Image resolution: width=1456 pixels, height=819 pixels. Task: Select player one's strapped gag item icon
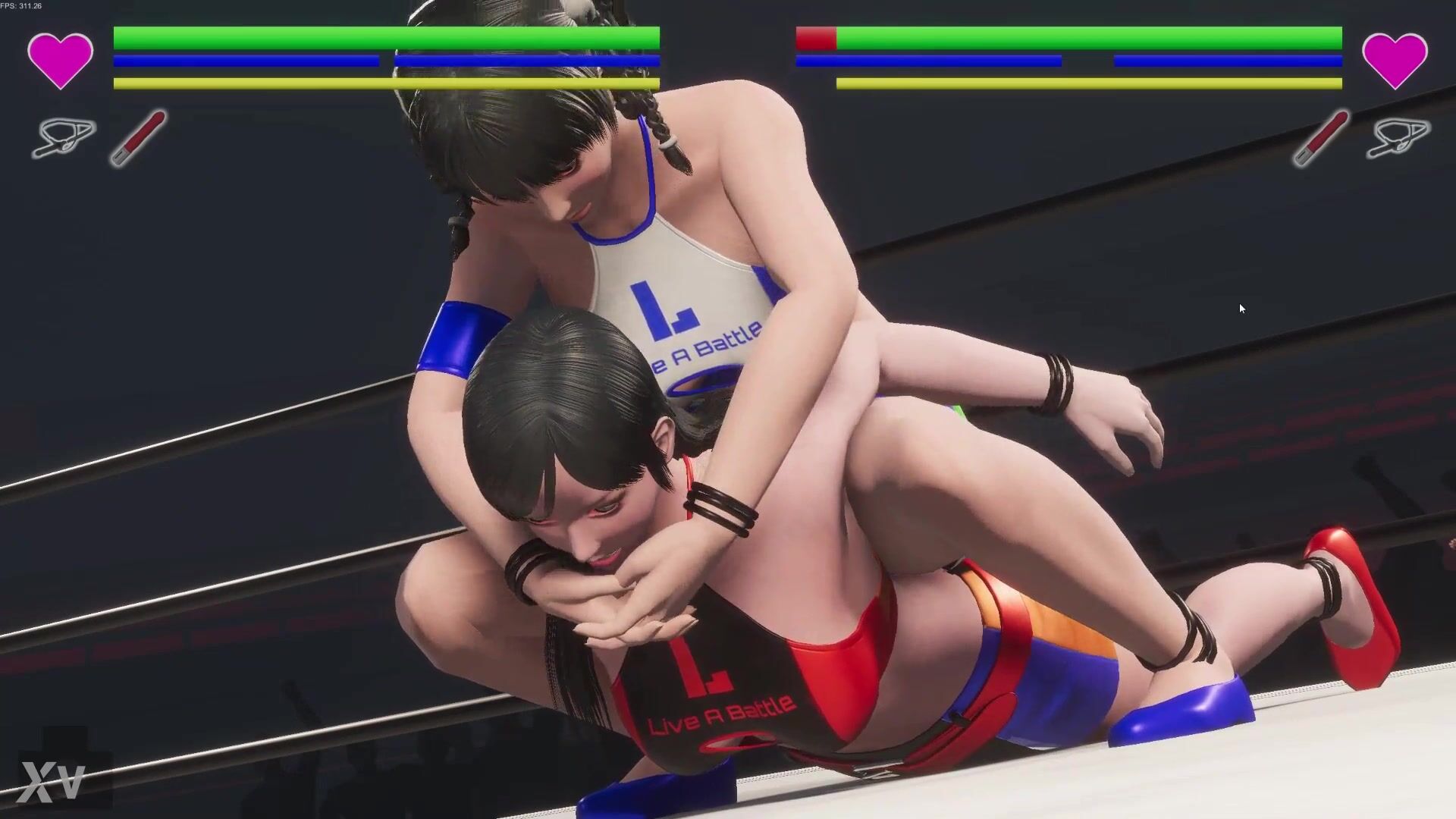pos(64,138)
